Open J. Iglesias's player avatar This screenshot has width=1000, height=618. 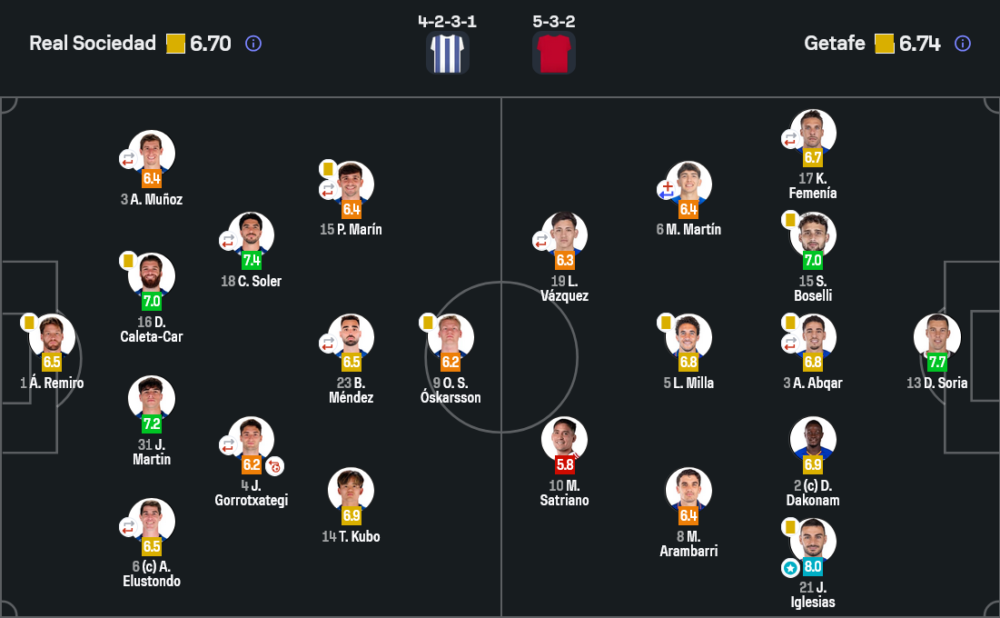[x=813, y=541]
